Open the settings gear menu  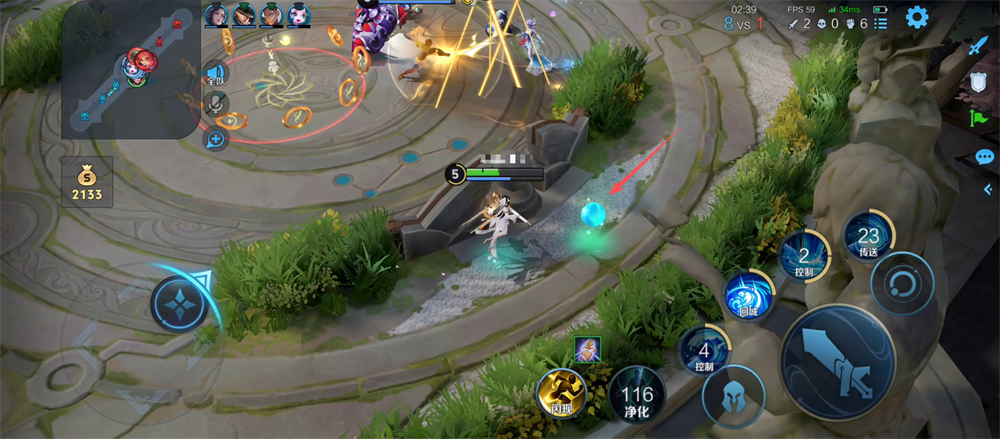916,17
